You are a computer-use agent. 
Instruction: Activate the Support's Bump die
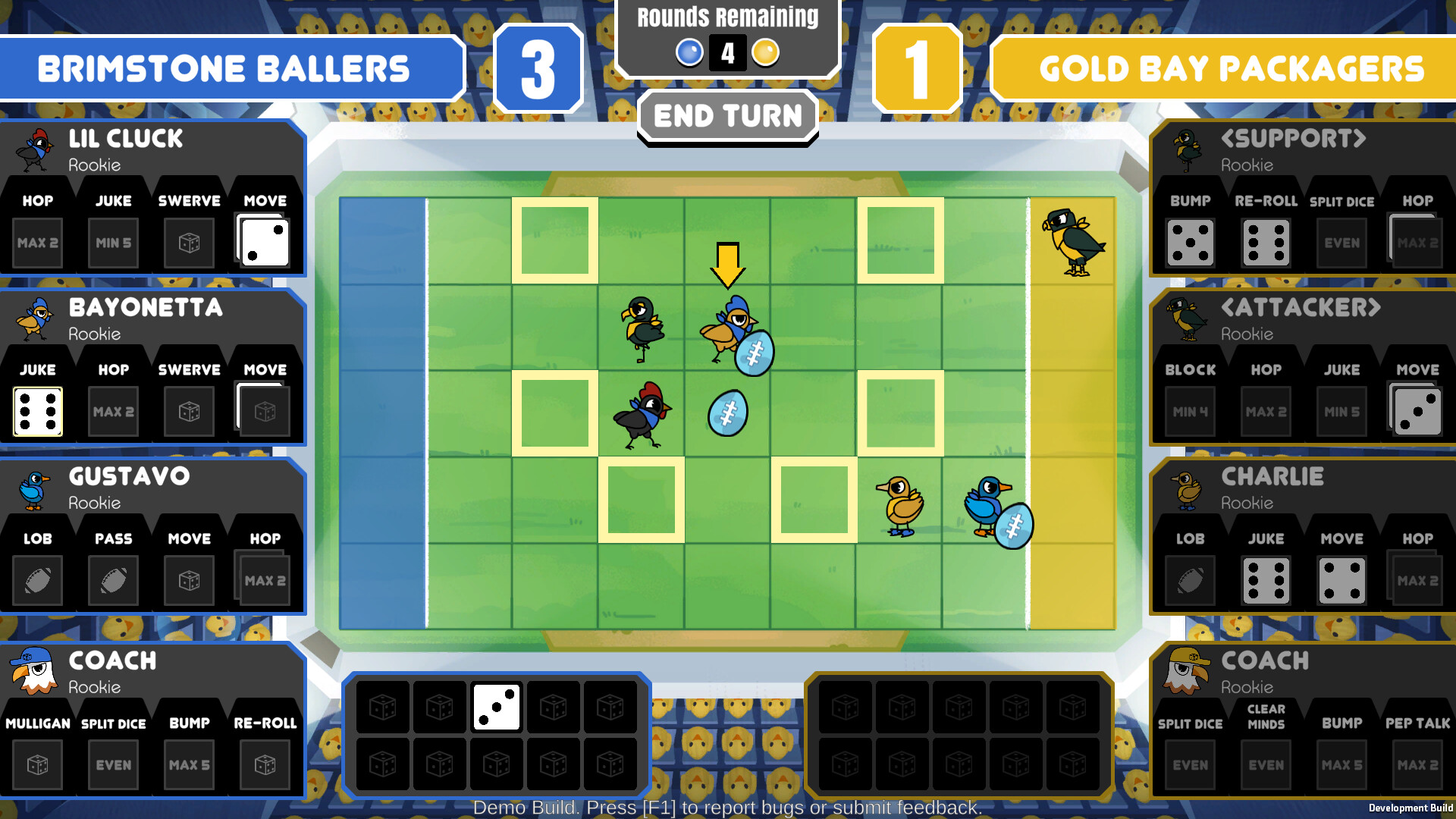1189,241
